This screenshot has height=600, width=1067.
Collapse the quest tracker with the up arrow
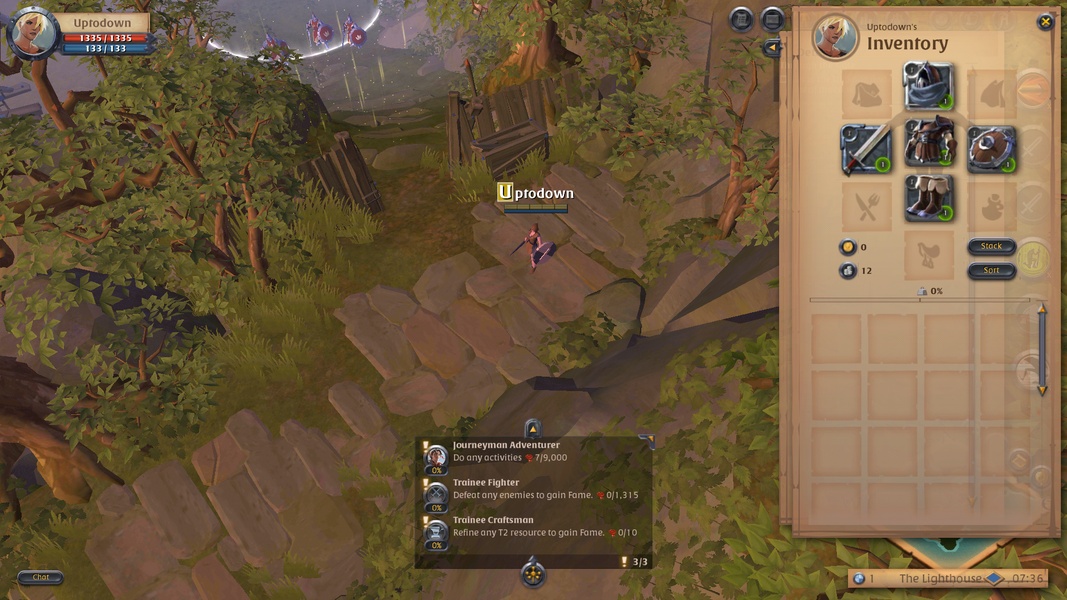pyautogui.click(x=532, y=428)
